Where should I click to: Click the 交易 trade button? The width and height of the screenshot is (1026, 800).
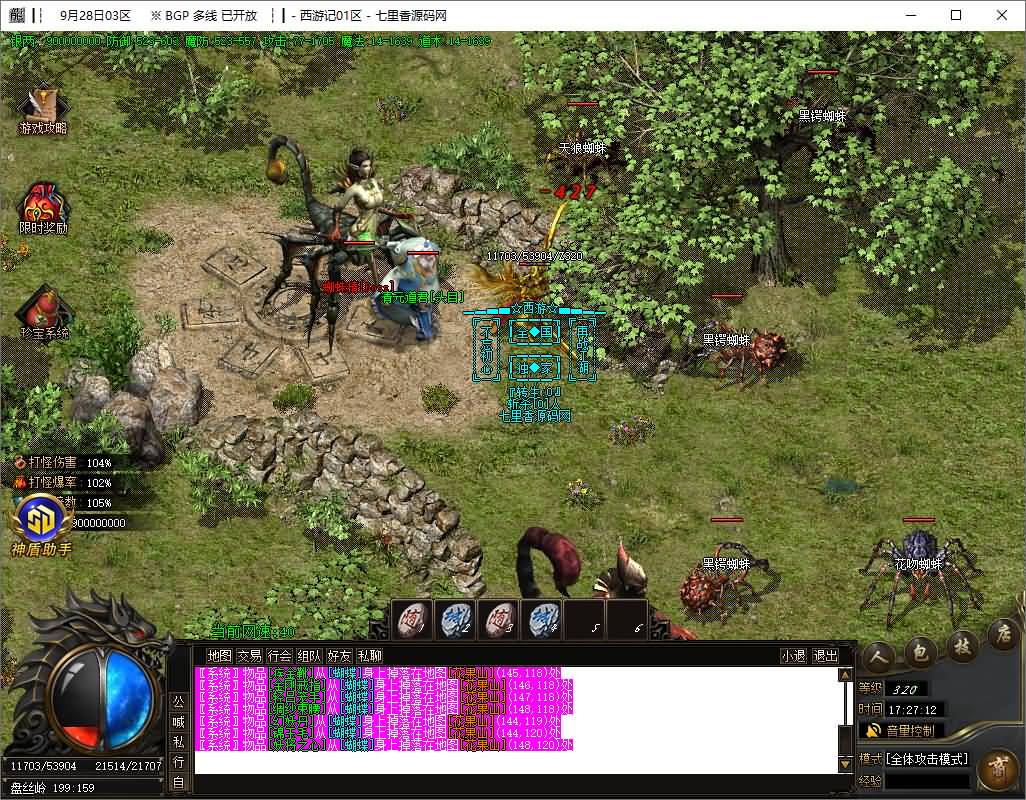249,656
